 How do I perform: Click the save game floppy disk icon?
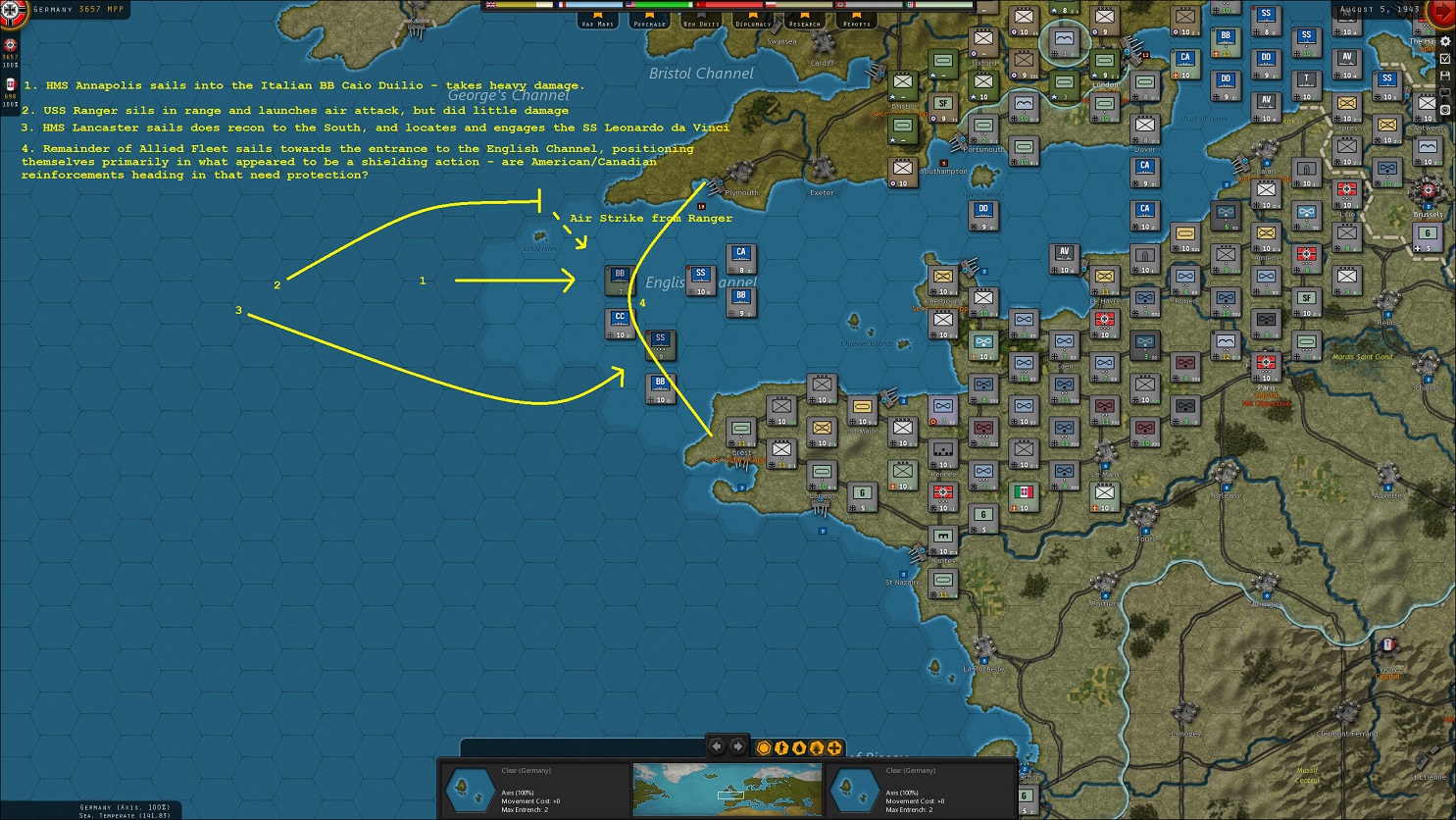(1445, 76)
